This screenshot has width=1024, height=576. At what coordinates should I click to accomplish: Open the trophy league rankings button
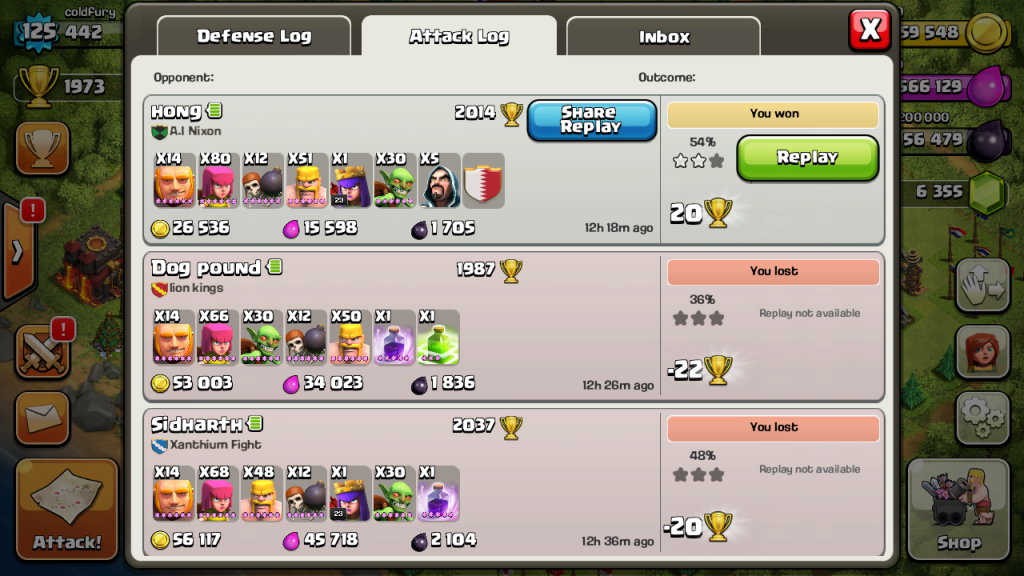tap(42, 149)
